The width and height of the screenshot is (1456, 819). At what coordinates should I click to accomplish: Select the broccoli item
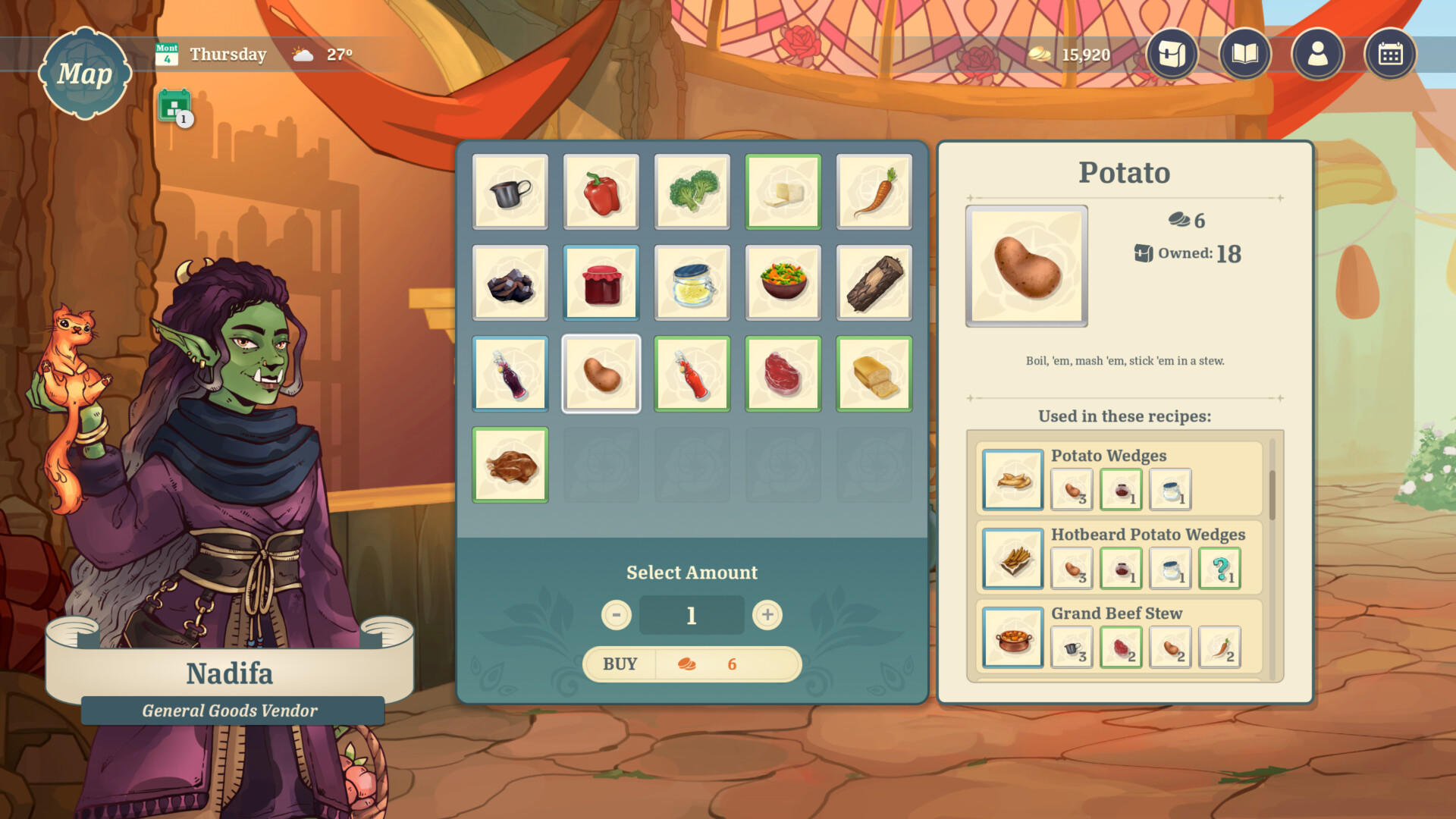click(692, 192)
